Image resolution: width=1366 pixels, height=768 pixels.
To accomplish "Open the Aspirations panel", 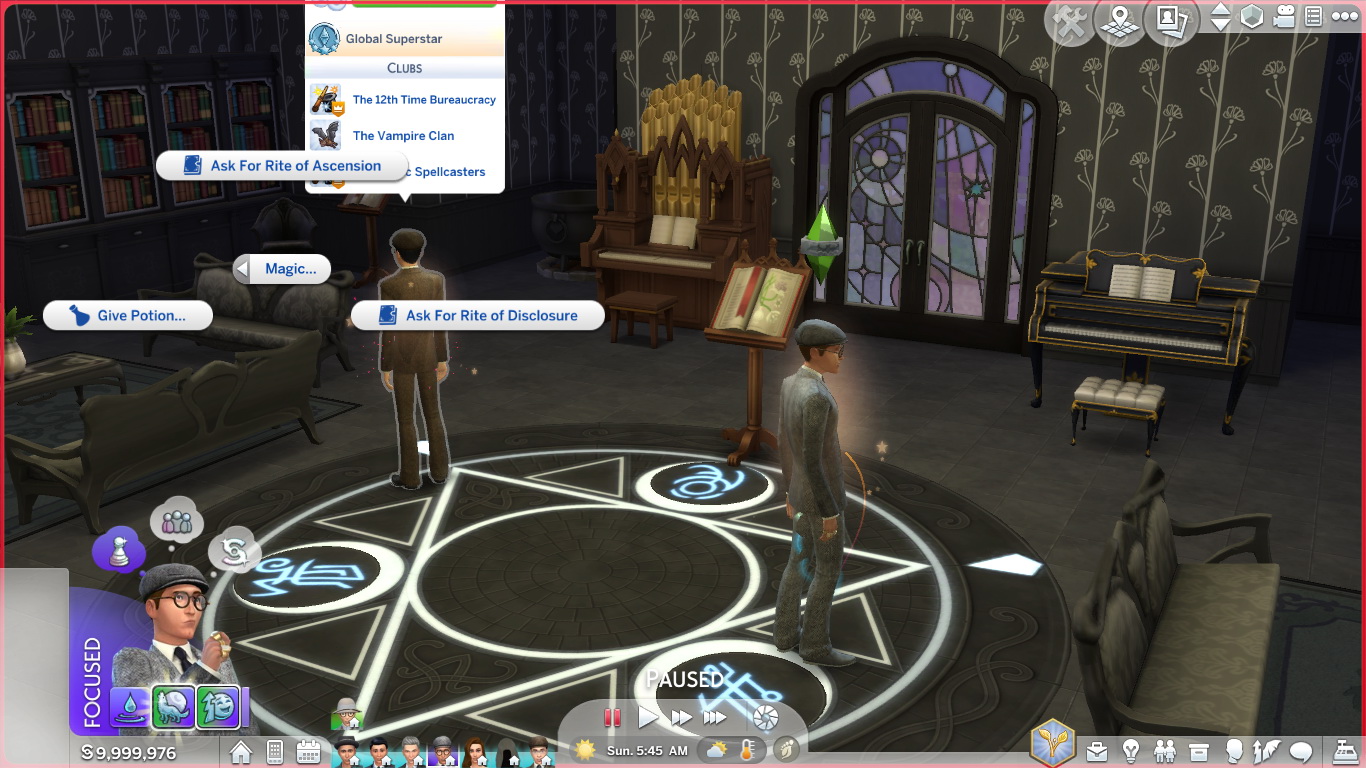I will click(1266, 752).
